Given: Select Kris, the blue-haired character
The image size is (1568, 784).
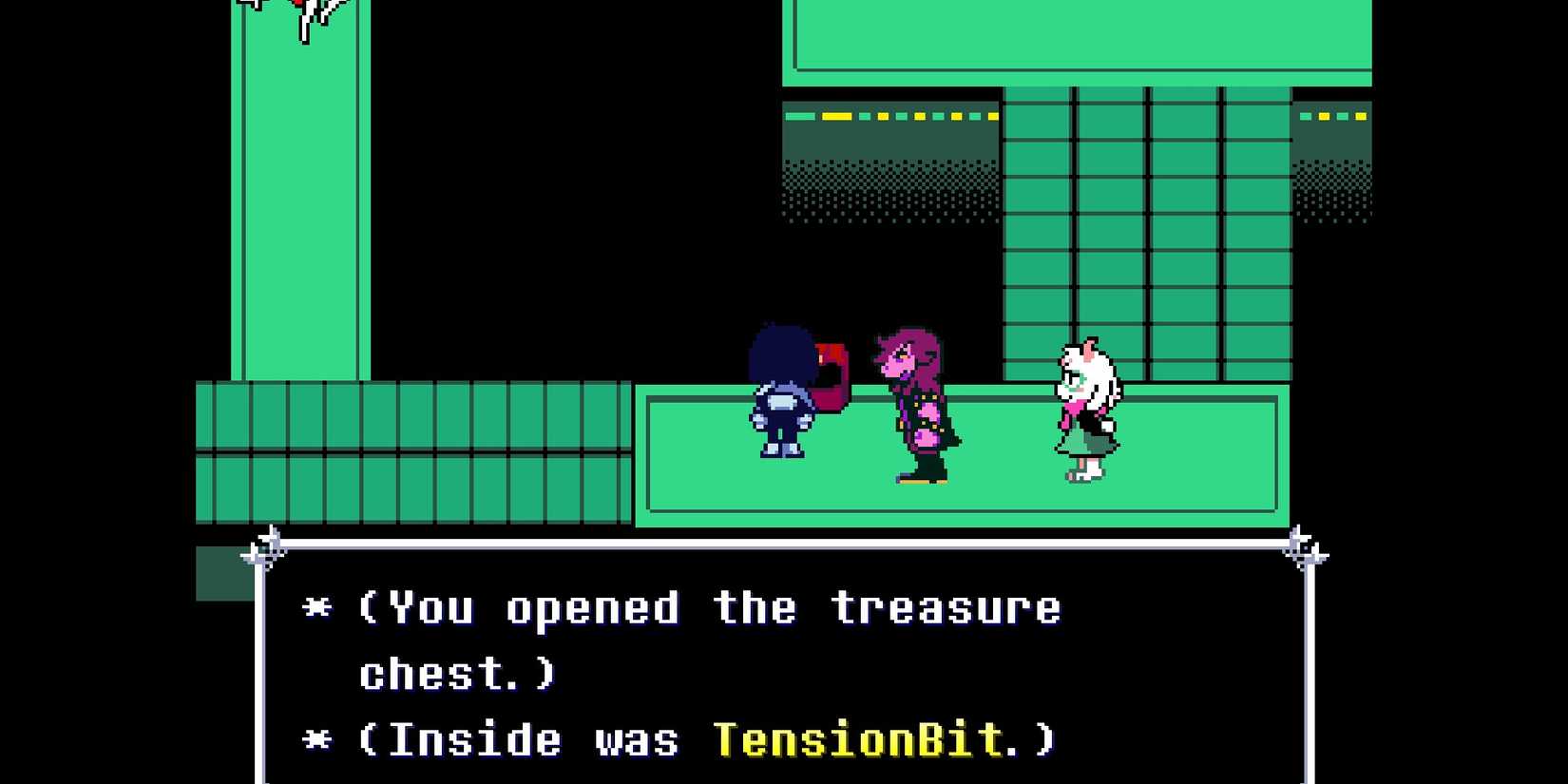Looking at the screenshot, I should [781, 399].
